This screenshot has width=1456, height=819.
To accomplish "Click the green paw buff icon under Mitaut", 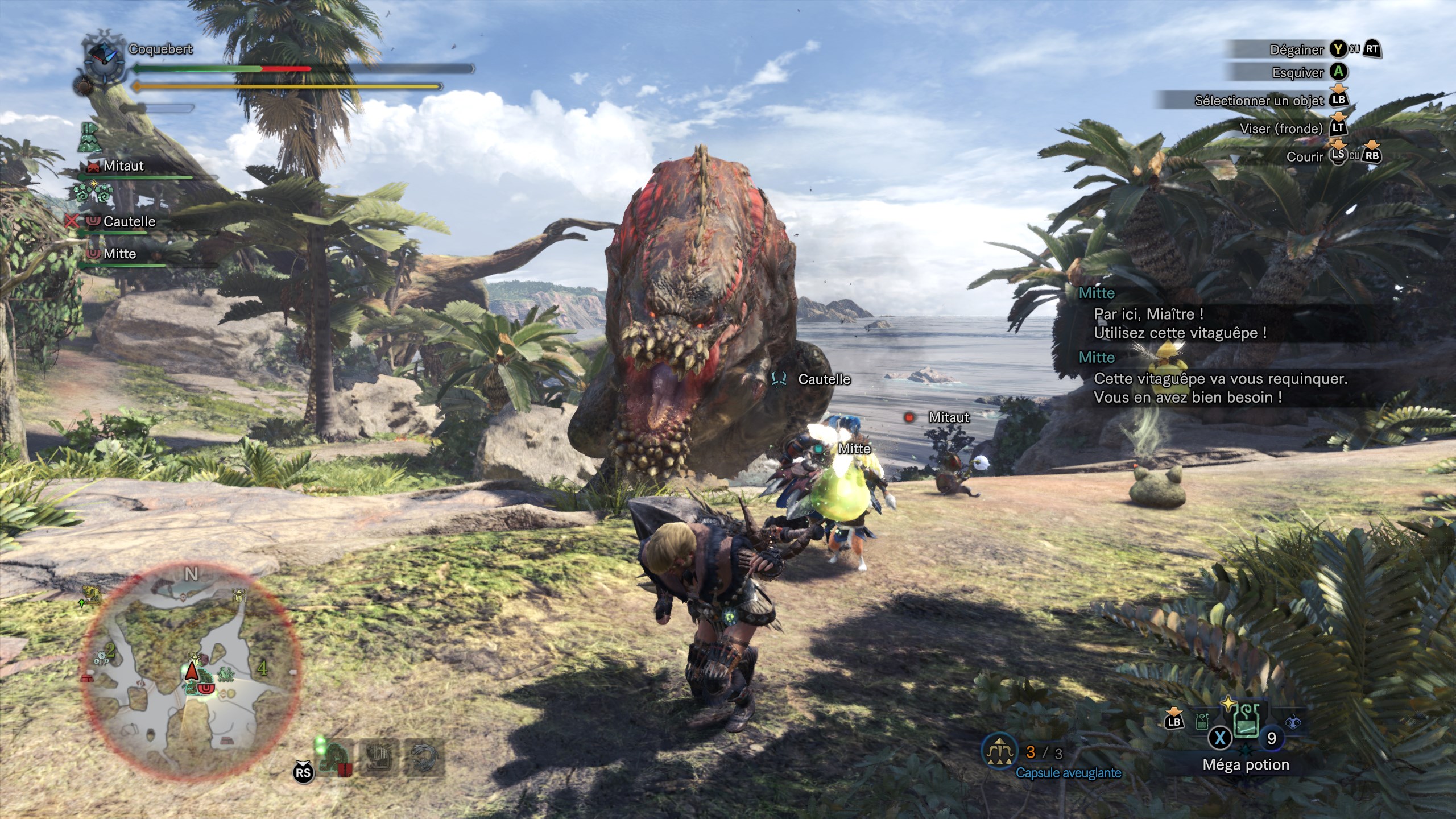I will coord(93,193).
